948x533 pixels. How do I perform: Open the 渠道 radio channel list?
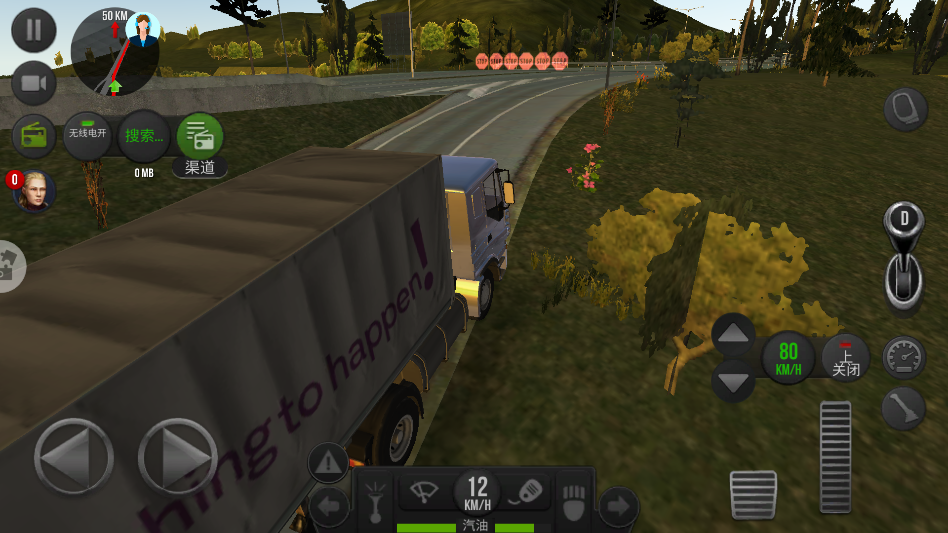coord(200,137)
